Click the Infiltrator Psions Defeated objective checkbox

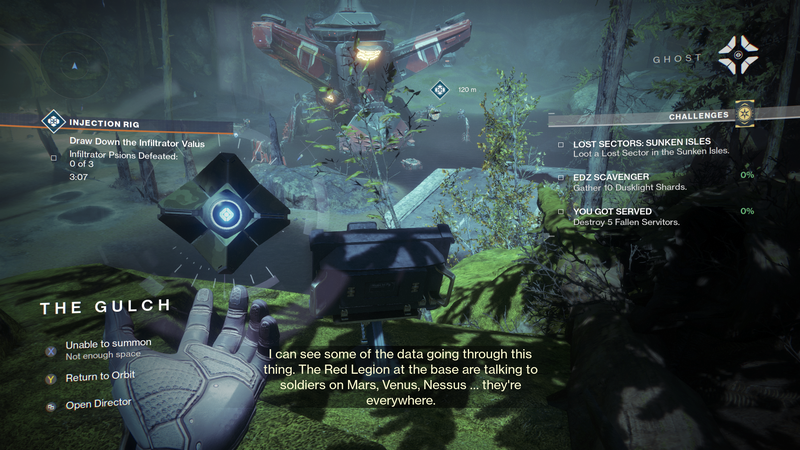[54, 157]
